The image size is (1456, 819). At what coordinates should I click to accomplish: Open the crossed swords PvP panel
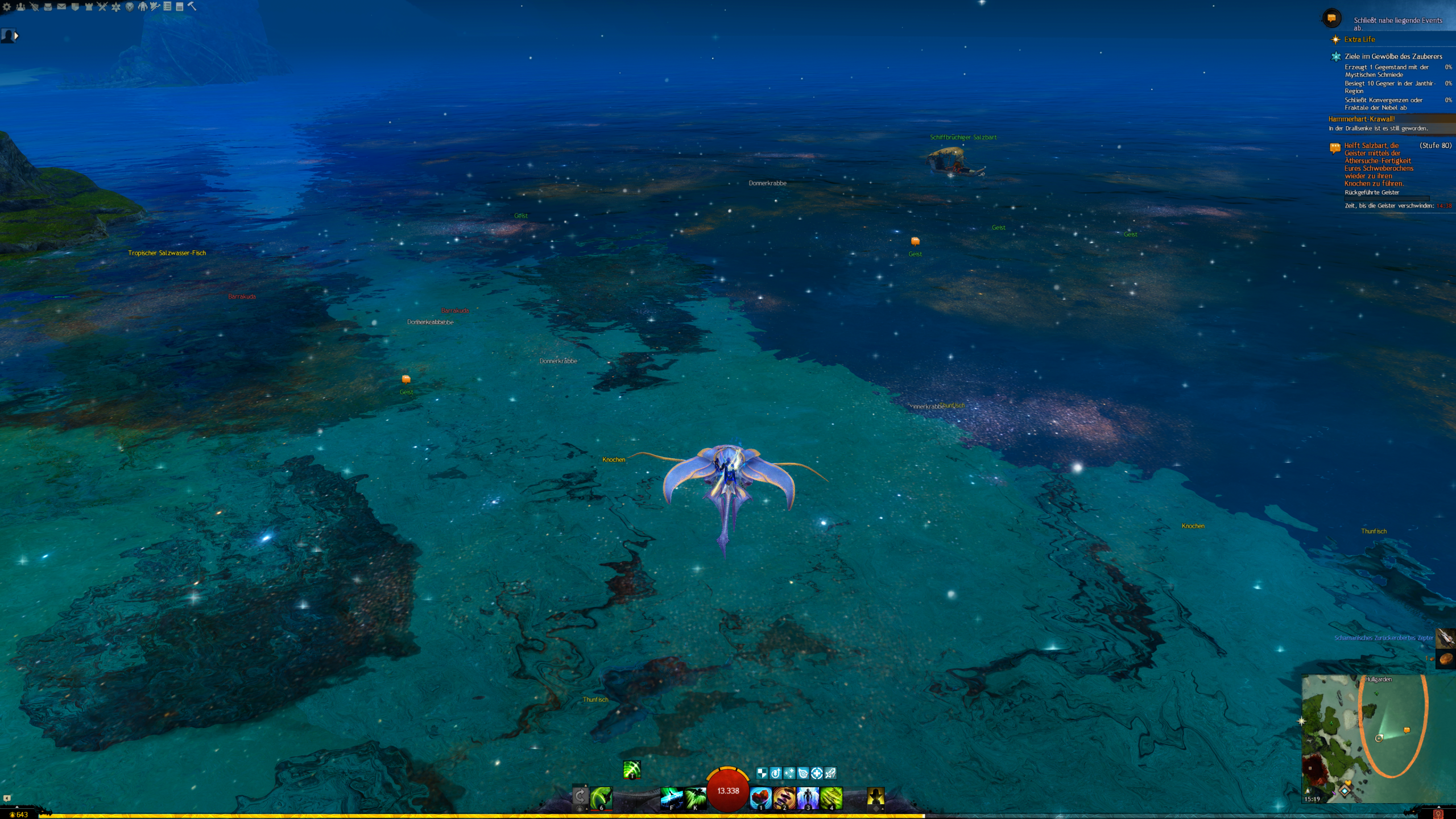pyautogui.click(x=102, y=7)
